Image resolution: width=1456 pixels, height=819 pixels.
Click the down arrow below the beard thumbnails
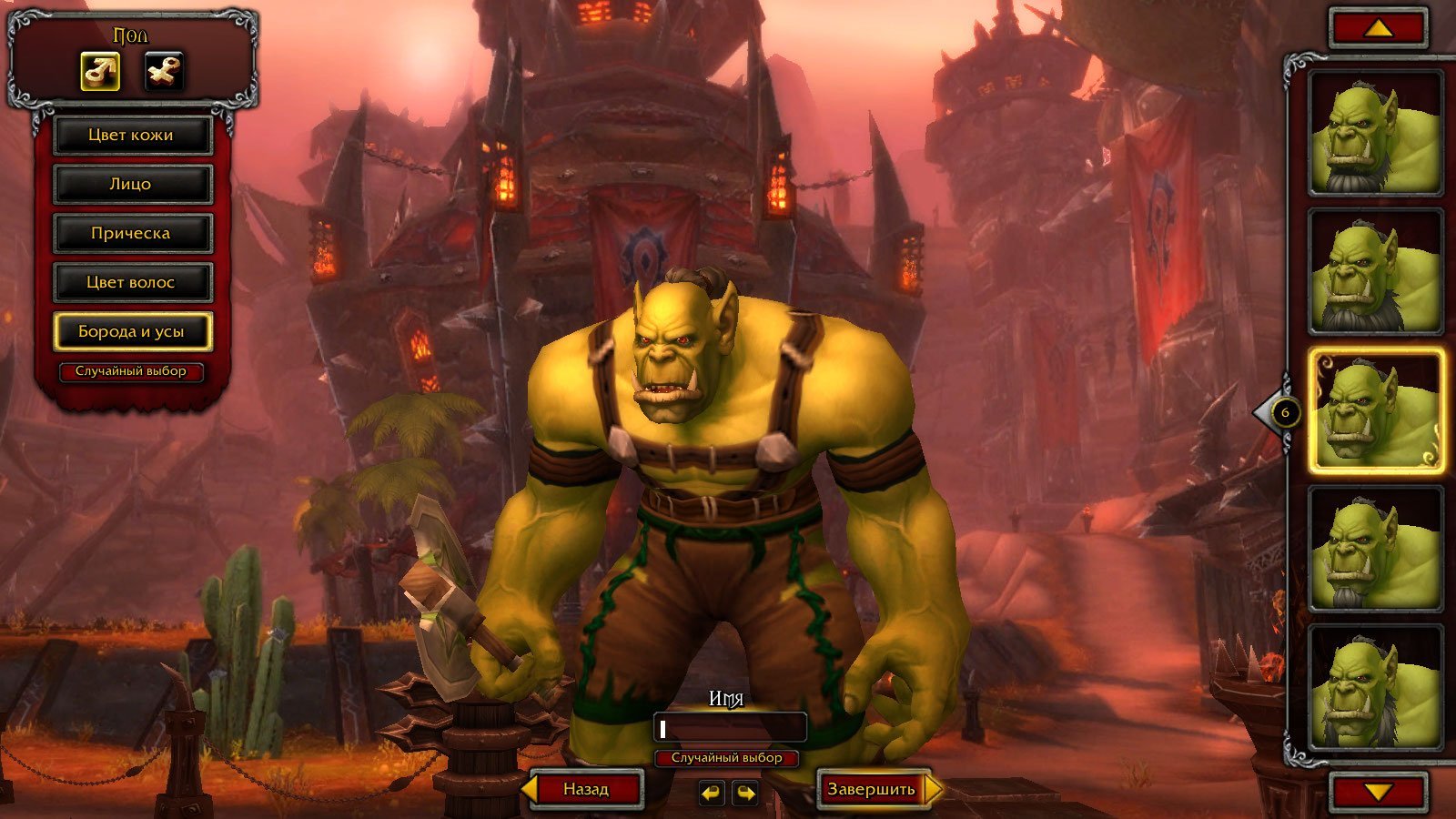1379,792
